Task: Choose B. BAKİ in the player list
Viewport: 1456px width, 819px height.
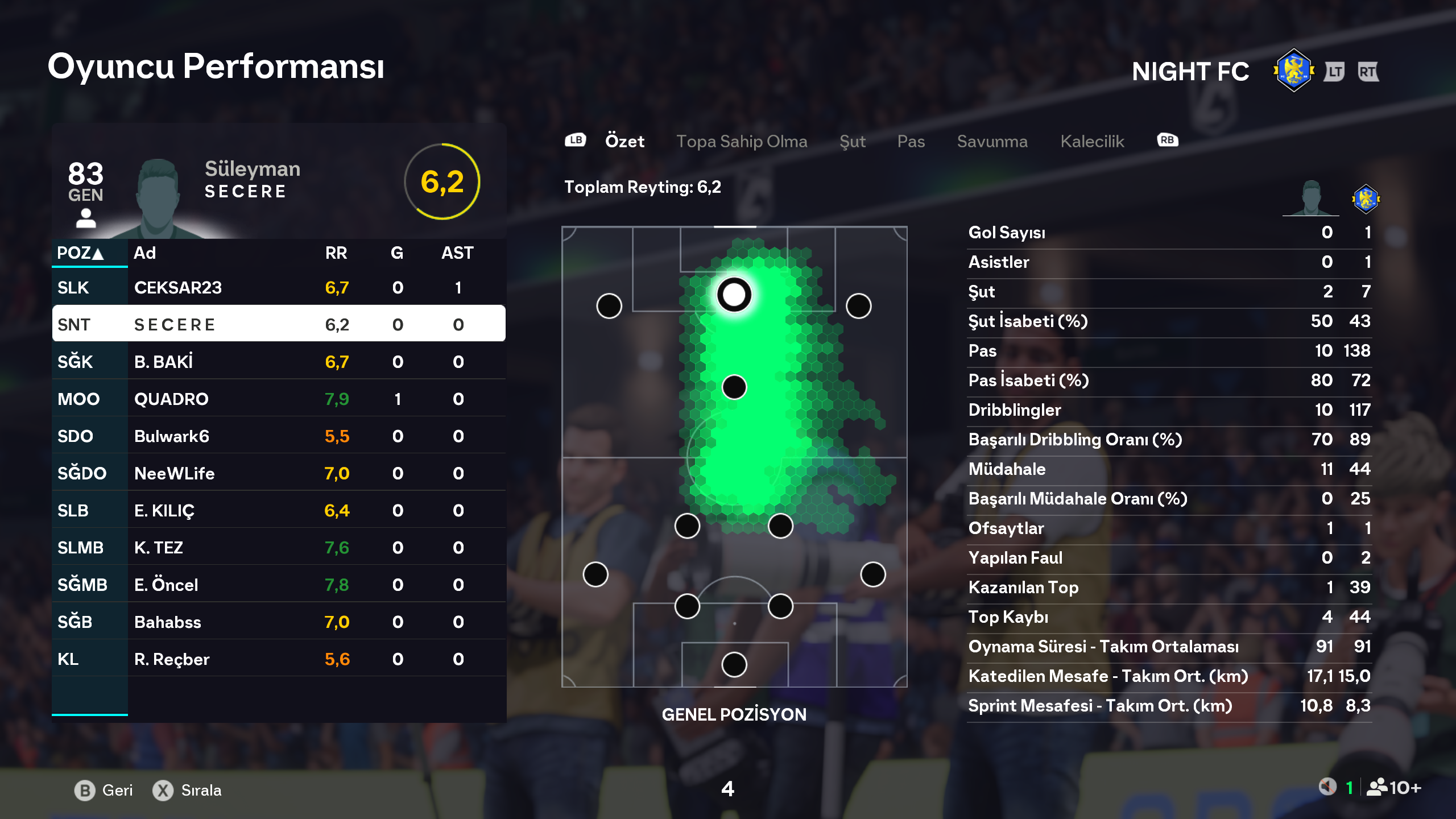Action: coord(279,362)
